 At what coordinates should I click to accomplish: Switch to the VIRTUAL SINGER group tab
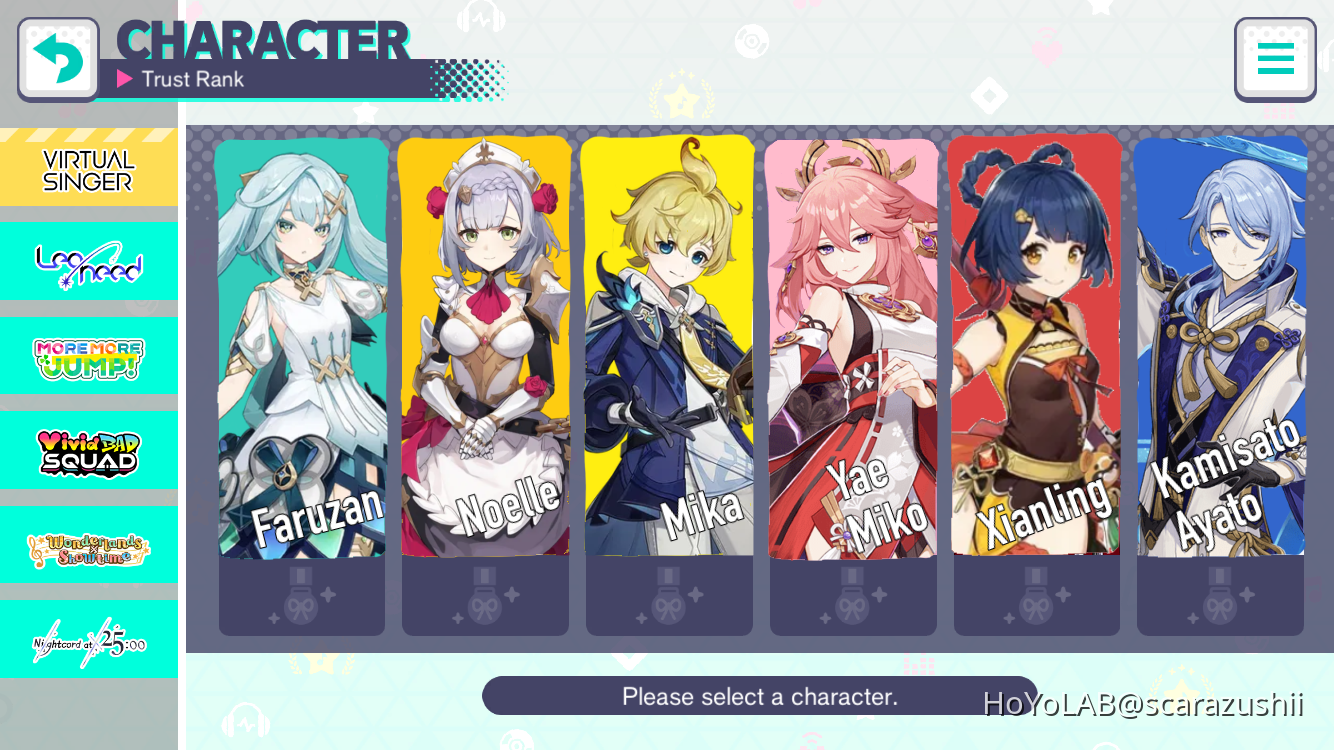coord(88,166)
